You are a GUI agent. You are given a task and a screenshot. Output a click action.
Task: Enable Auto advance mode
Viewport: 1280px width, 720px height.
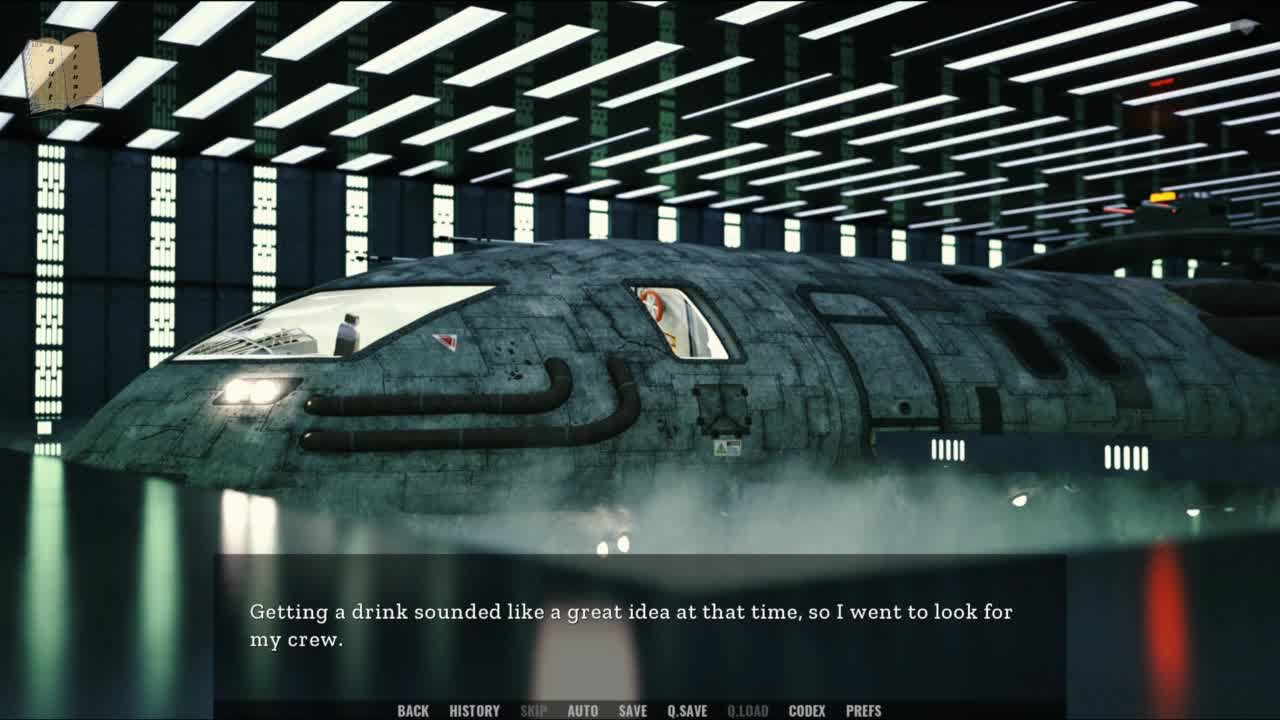tap(582, 711)
